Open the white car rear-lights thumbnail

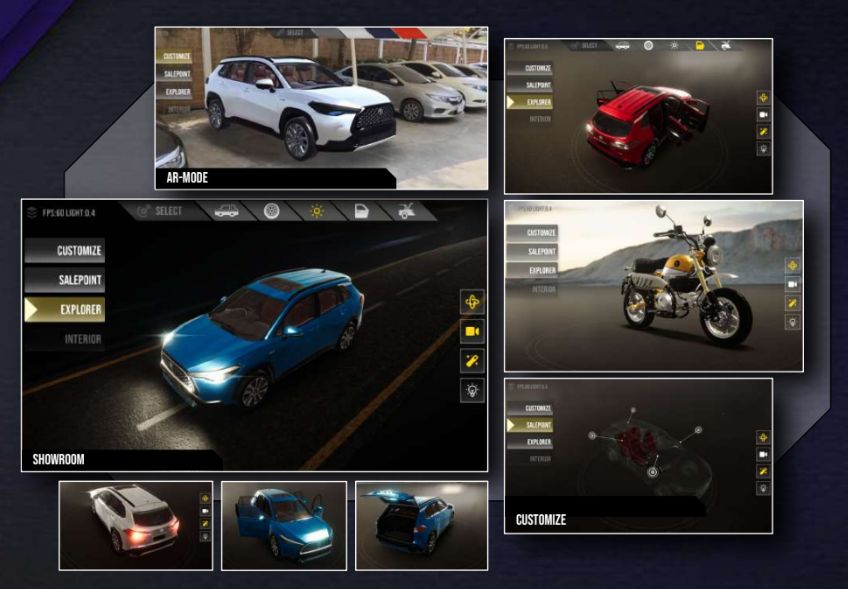coord(135,525)
